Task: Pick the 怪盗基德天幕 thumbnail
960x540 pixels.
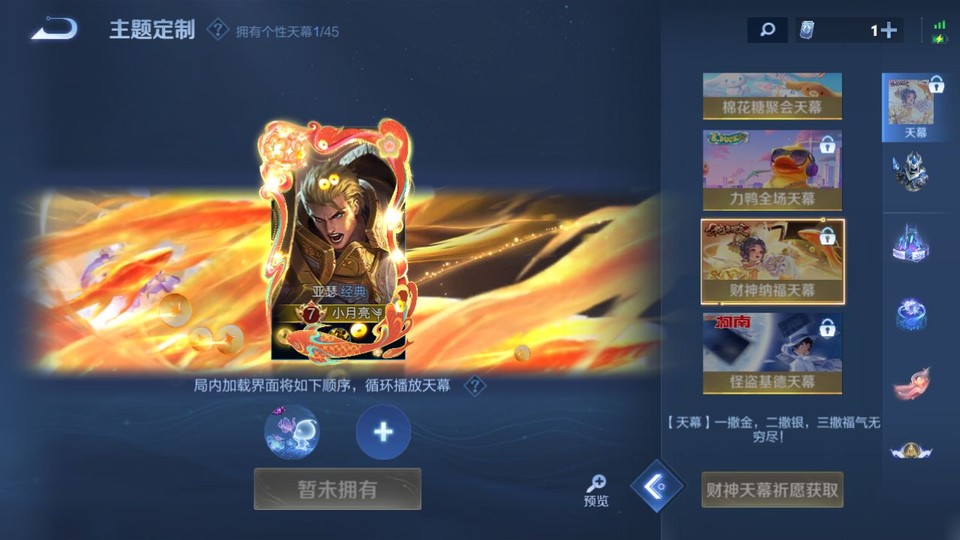Action: pos(772,352)
